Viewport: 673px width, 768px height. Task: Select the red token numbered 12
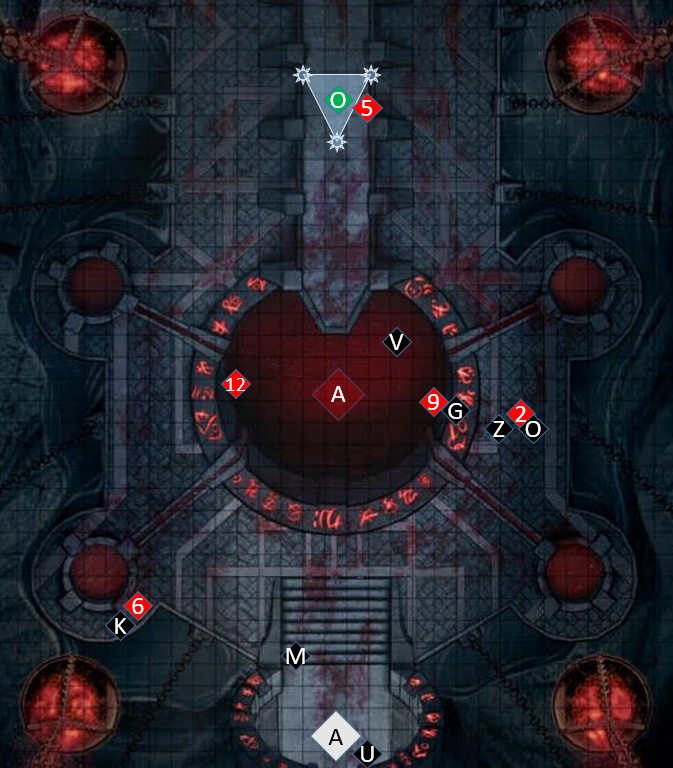pos(235,384)
